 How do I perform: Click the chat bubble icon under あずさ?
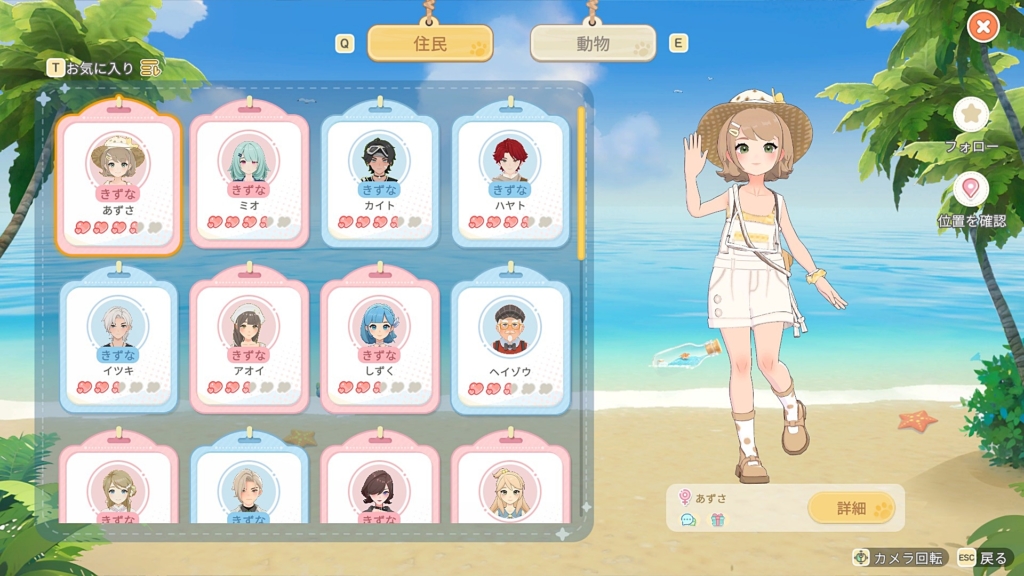[x=688, y=520]
